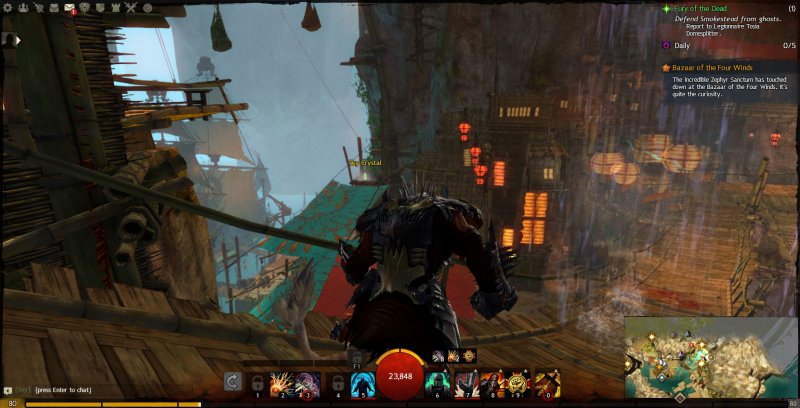Click the weapon swap arrow button
This screenshot has height=408, width=800.
[x=232, y=381]
